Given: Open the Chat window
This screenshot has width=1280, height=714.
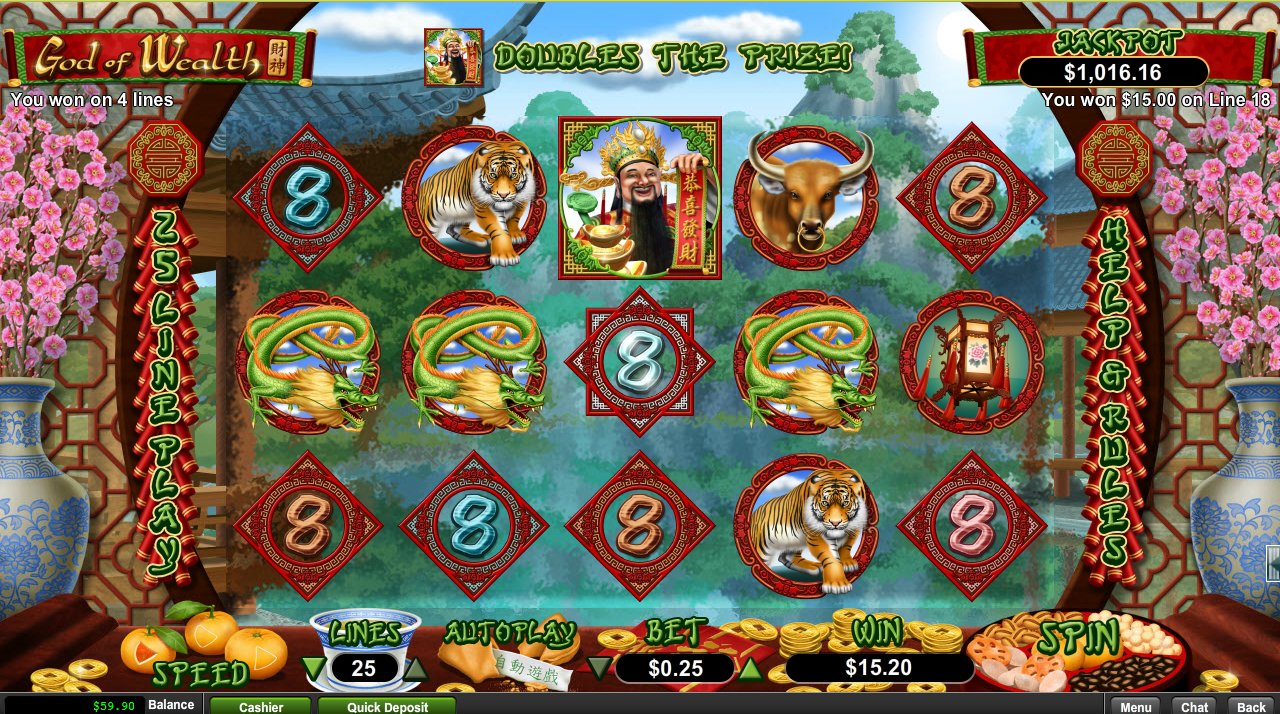Looking at the screenshot, I should [1195, 706].
